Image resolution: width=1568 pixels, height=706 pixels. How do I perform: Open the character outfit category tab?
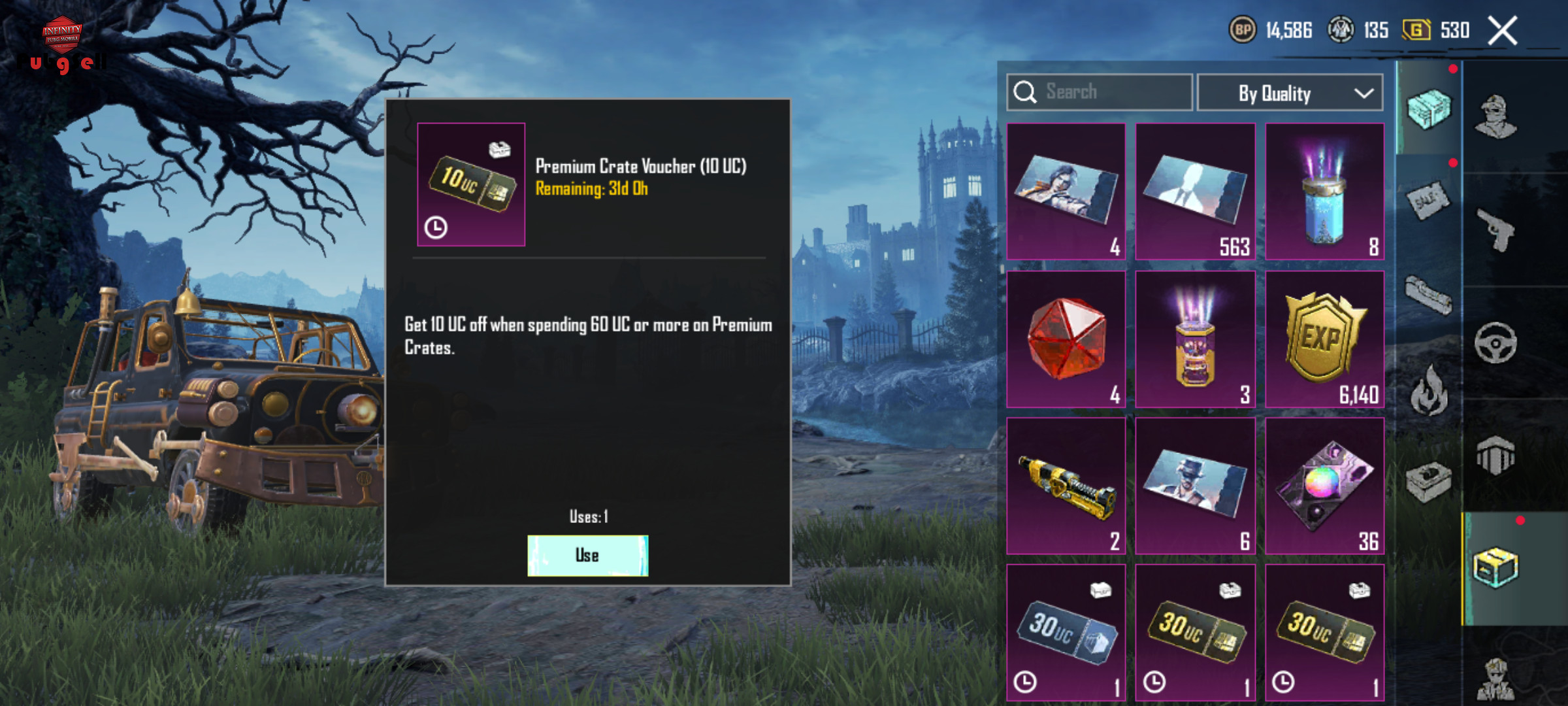coord(1496,118)
